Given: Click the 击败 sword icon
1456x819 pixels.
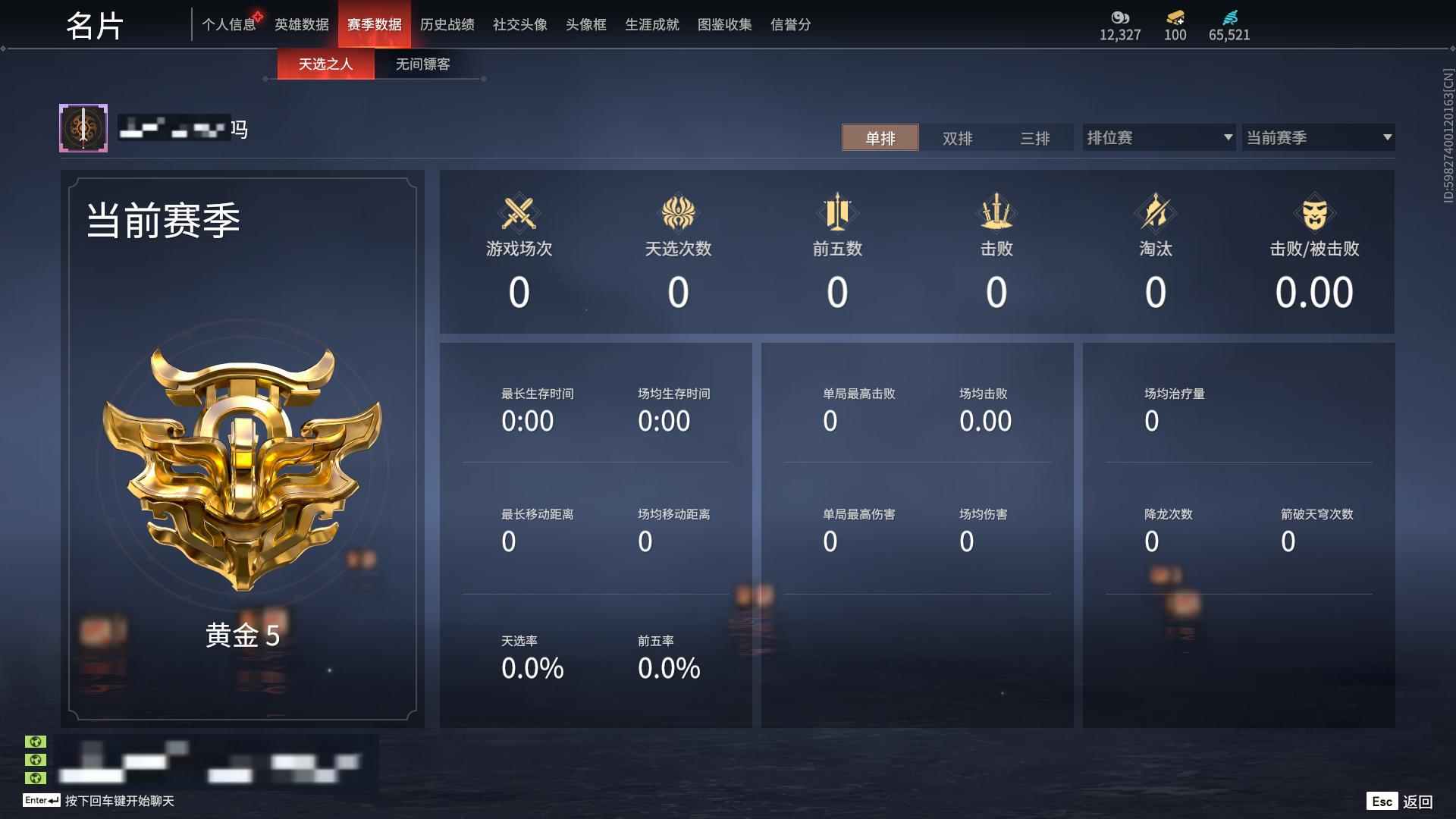Looking at the screenshot, I should pyautogui.click(x=997, y=215).
